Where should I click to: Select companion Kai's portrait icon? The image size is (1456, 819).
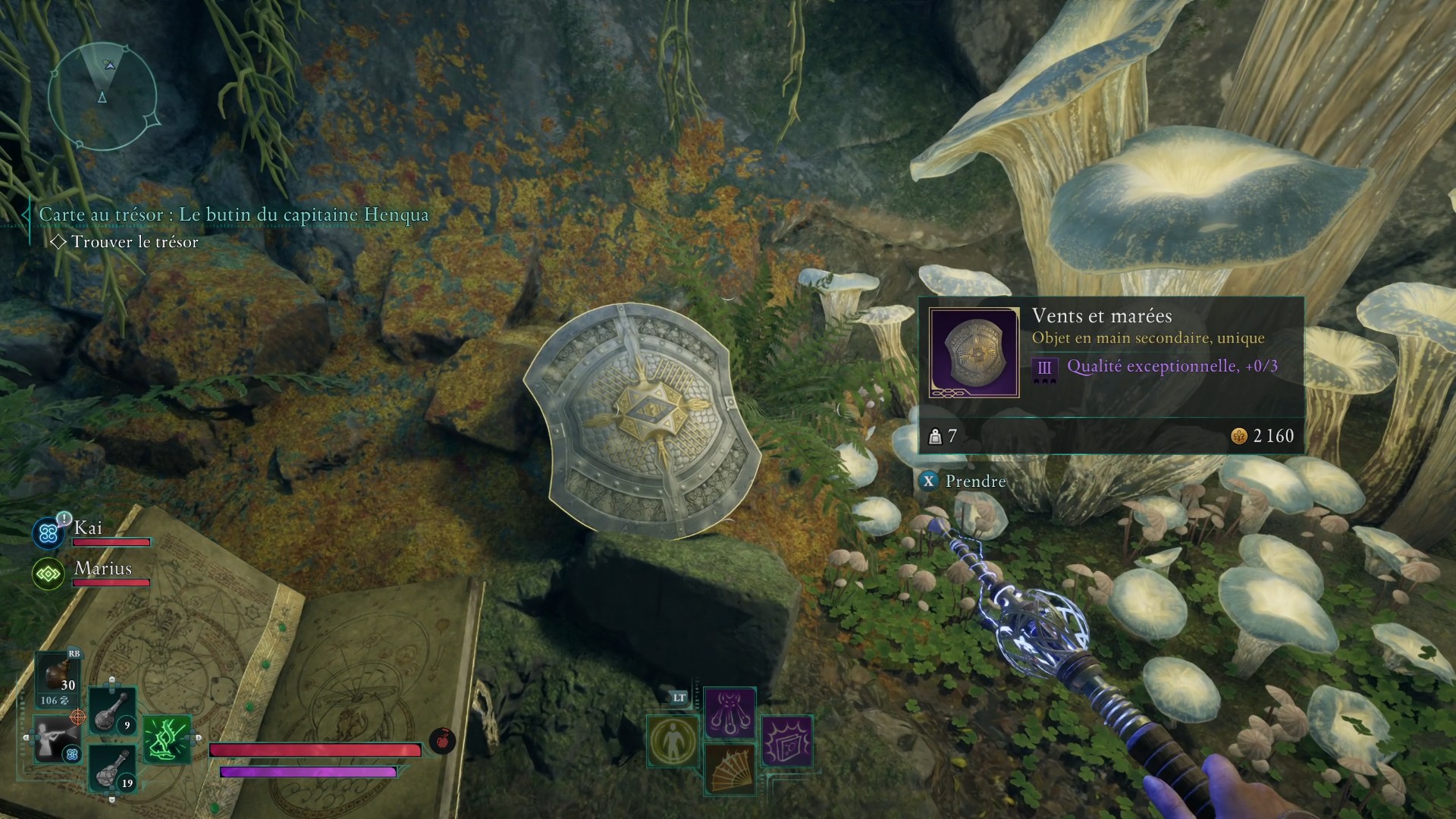[49, 533]
